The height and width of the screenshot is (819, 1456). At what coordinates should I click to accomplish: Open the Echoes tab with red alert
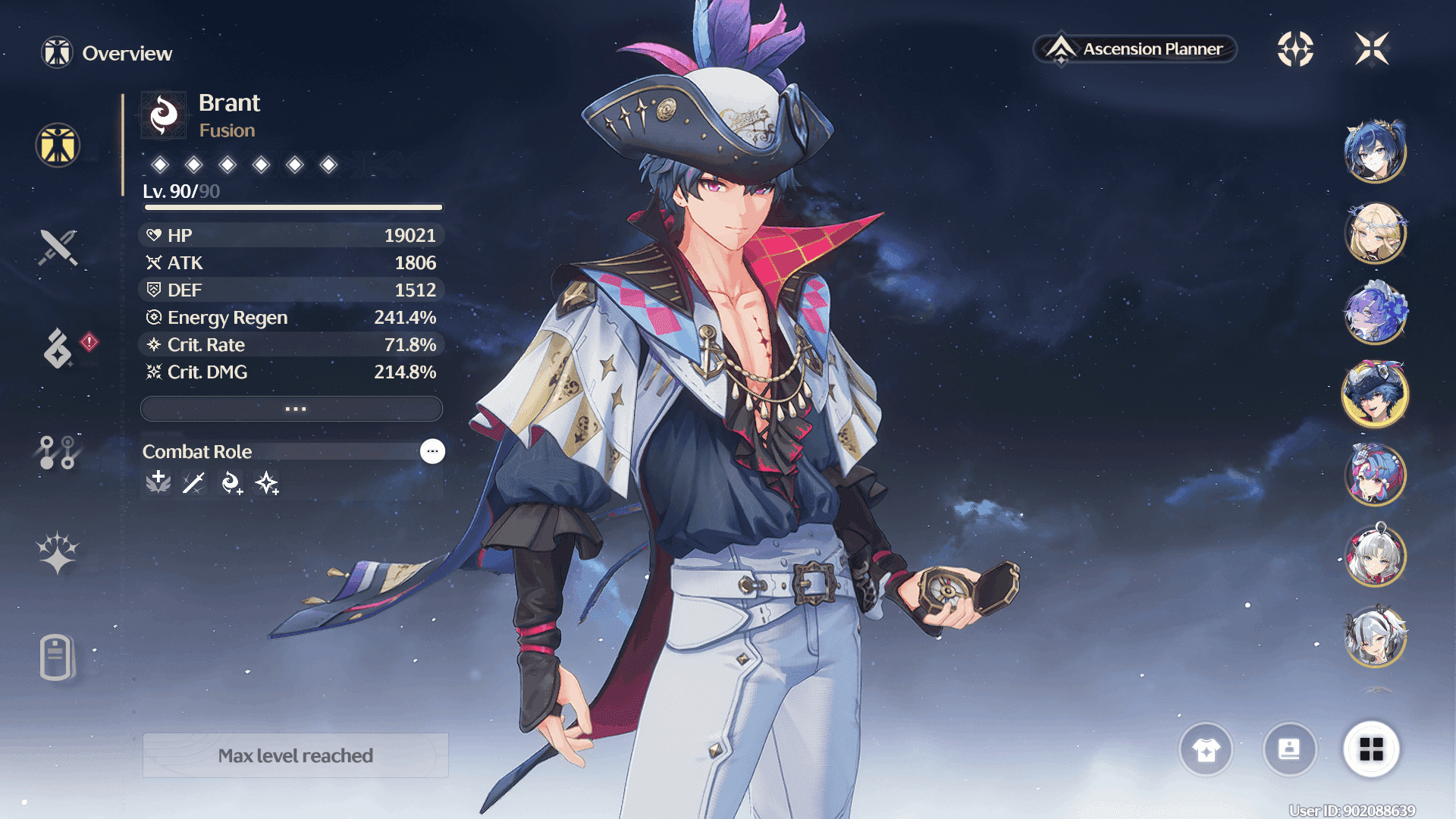59,348
